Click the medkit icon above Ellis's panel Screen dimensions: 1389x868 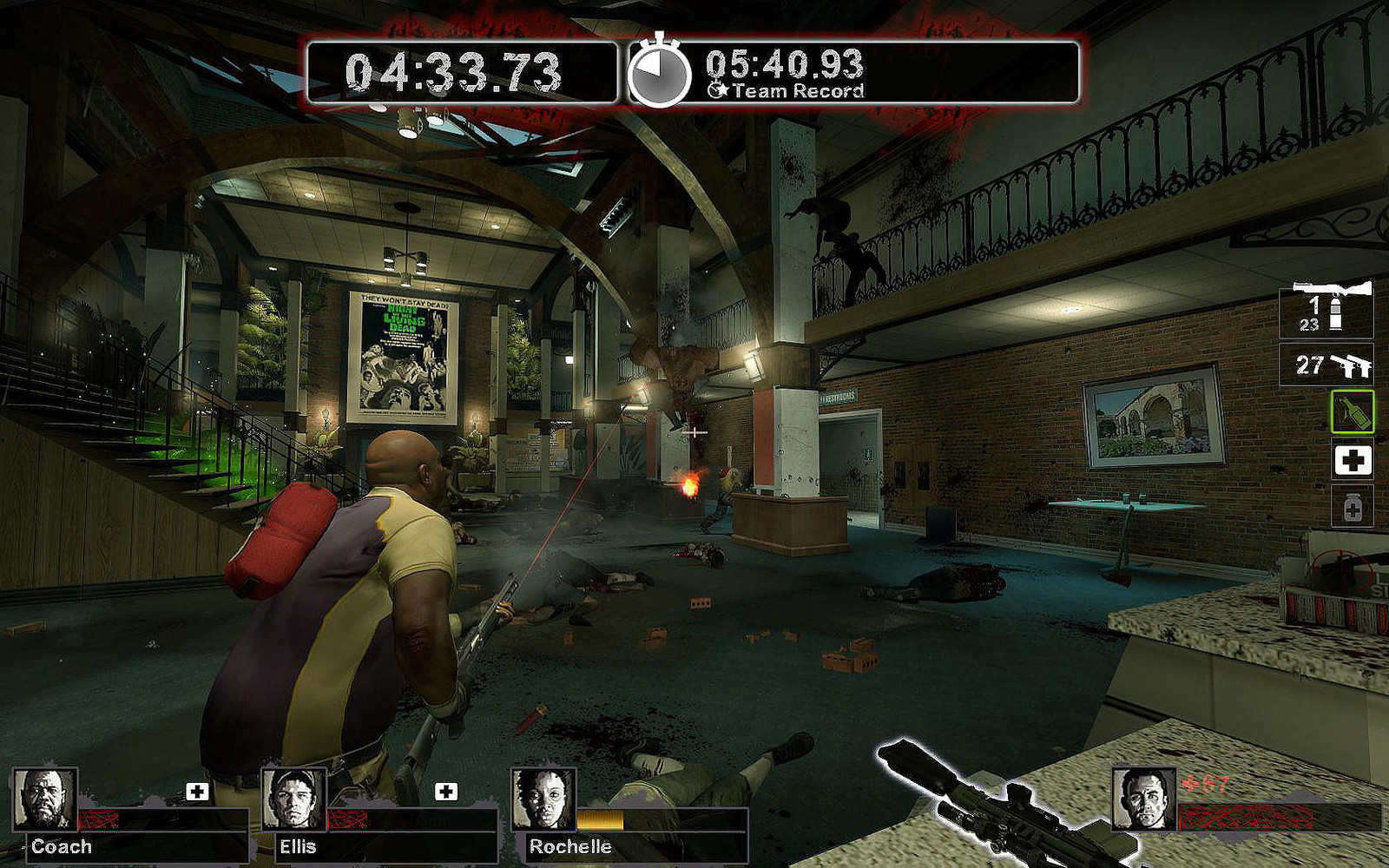pyautogui.click(x=446, y=792)
